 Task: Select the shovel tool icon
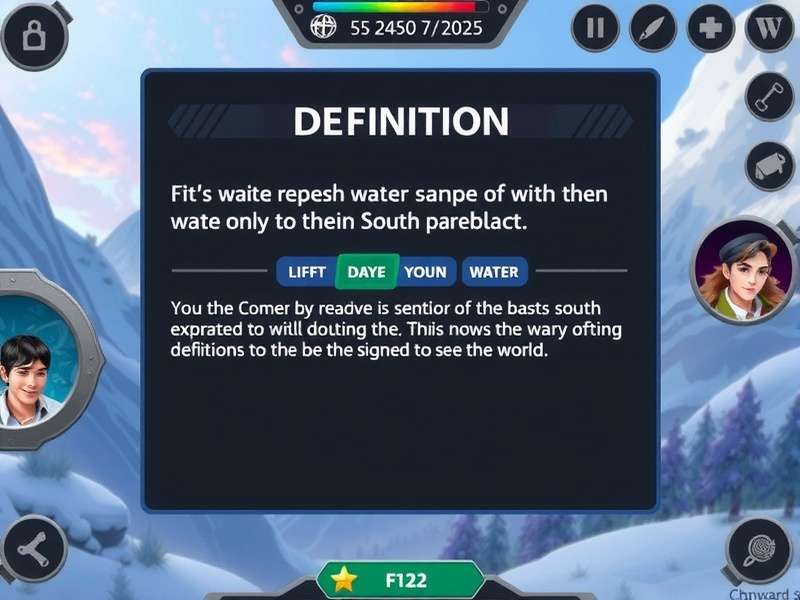[x=770, y=96]
